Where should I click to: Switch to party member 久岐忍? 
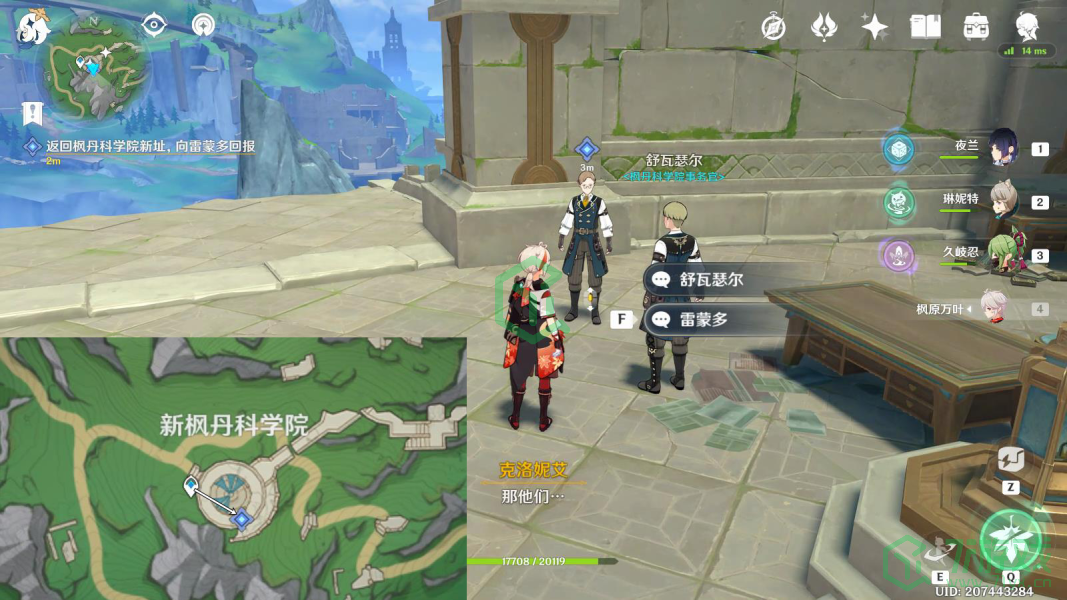point(1003,254)
